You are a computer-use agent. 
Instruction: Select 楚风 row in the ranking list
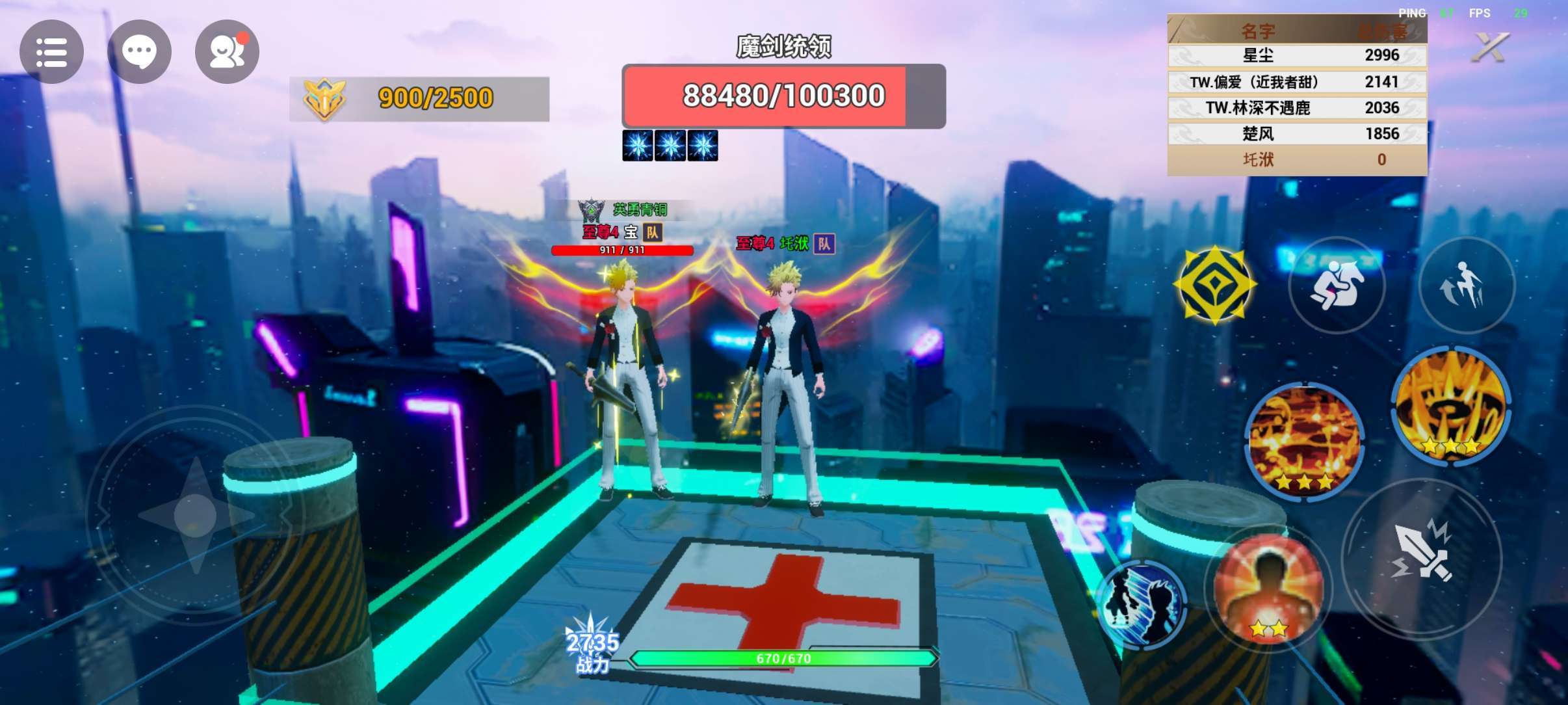tap(1297, 133)
